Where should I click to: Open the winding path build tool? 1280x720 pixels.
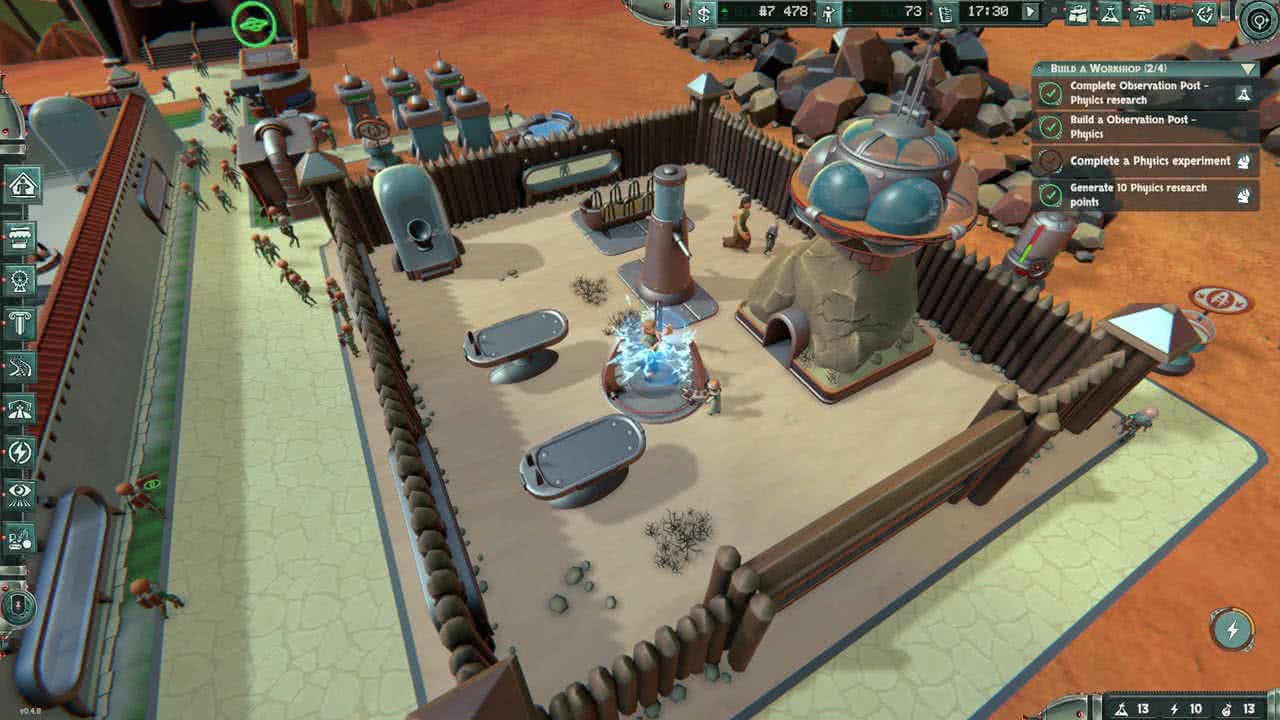21,366
